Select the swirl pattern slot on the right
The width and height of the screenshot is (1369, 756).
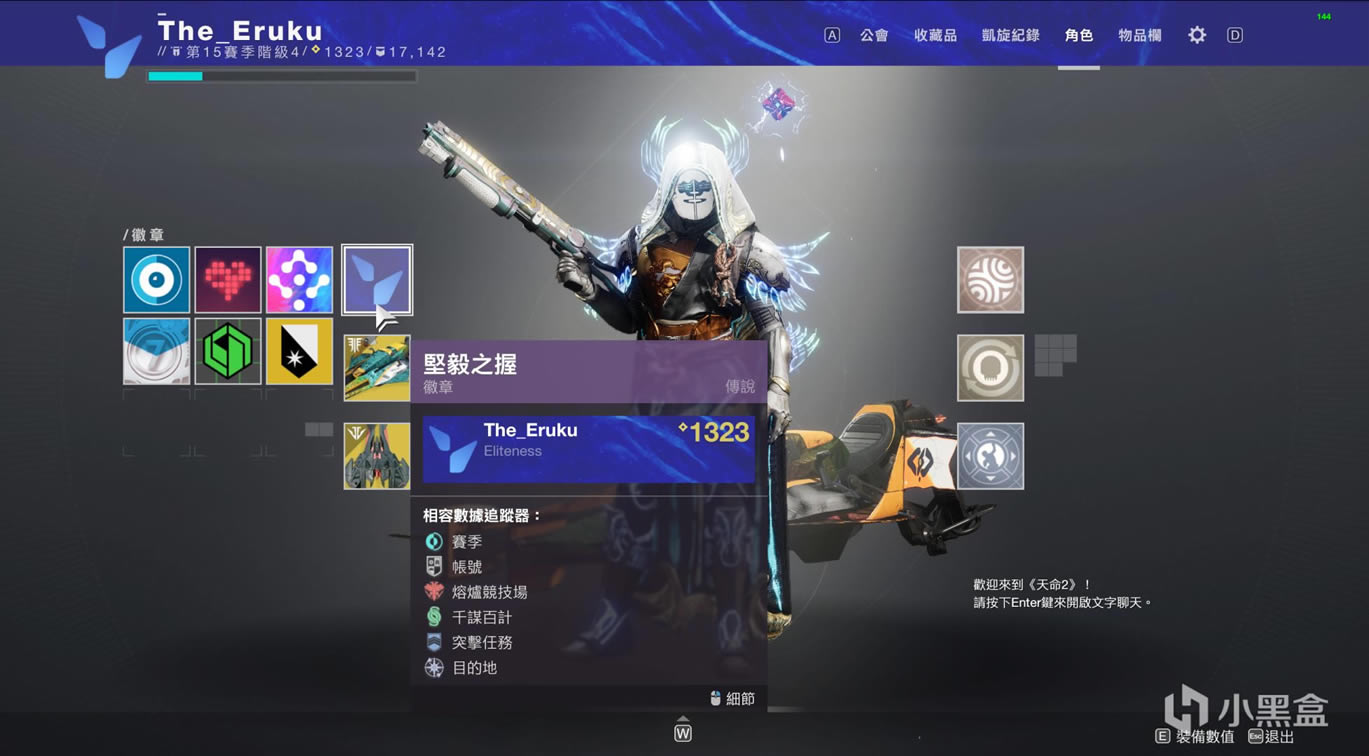tap(990, 280)
